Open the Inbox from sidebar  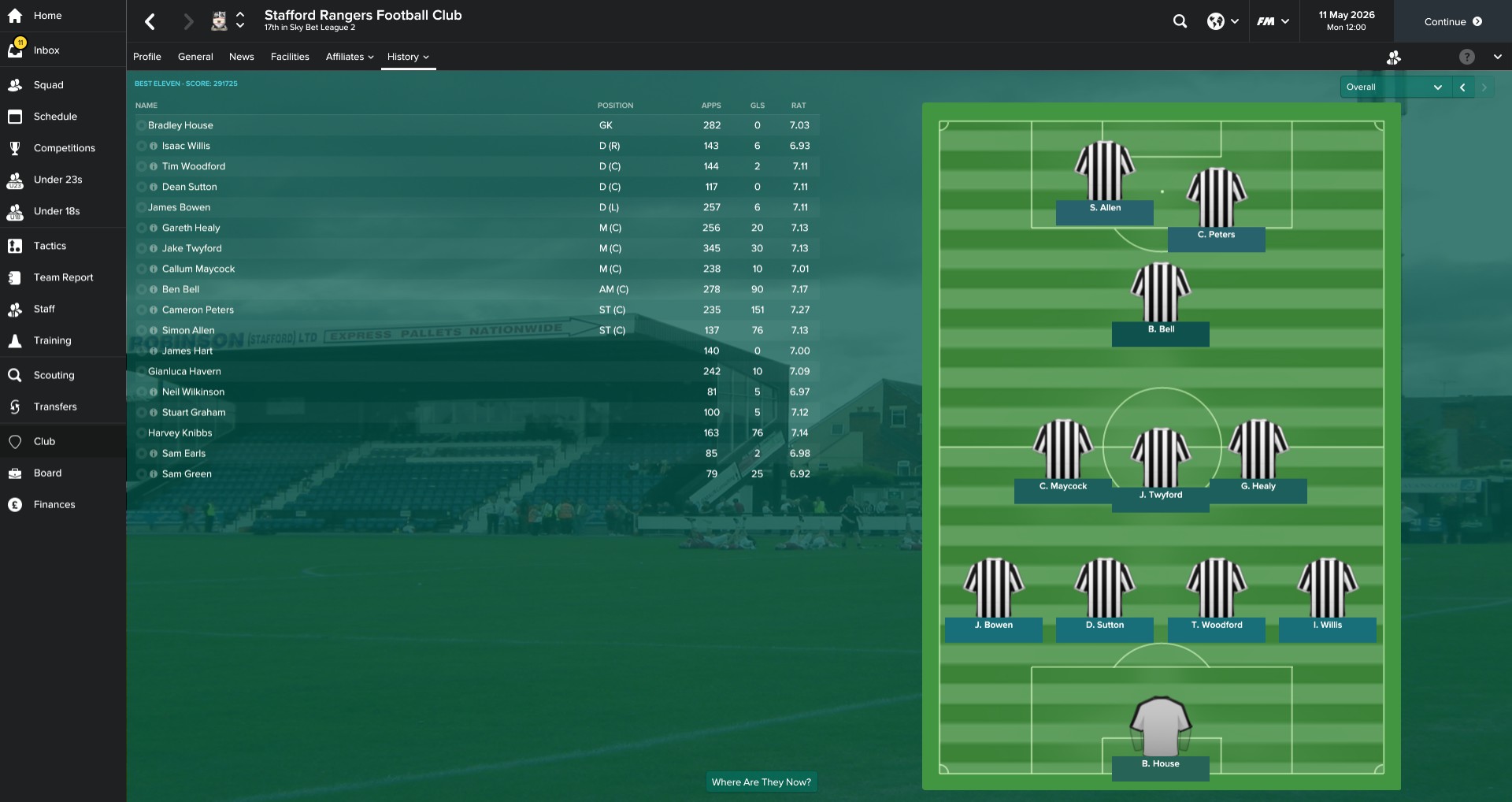(x=46, y=50)
